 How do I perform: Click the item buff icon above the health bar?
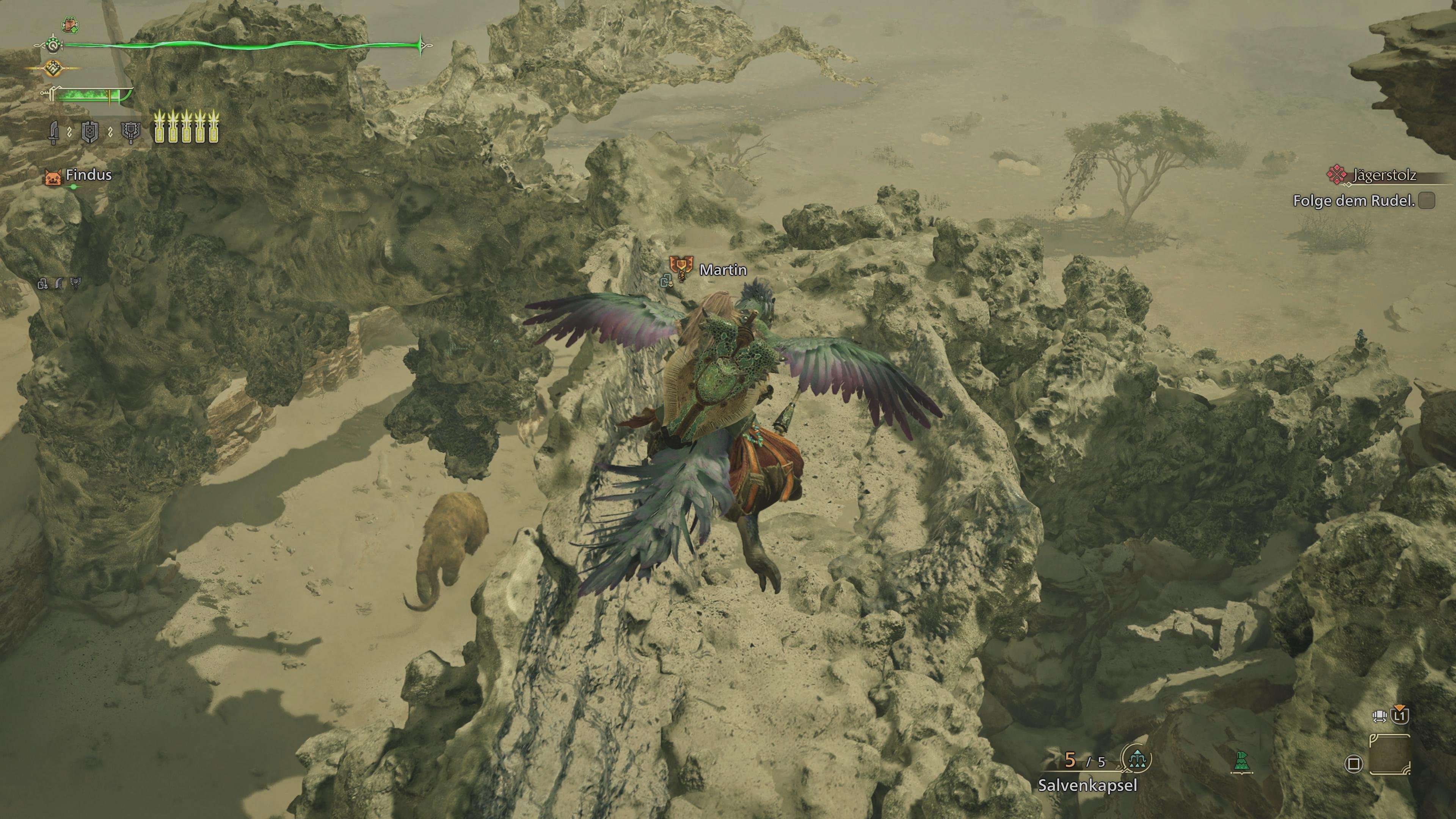pyautogui.click(x=71, y=25)
